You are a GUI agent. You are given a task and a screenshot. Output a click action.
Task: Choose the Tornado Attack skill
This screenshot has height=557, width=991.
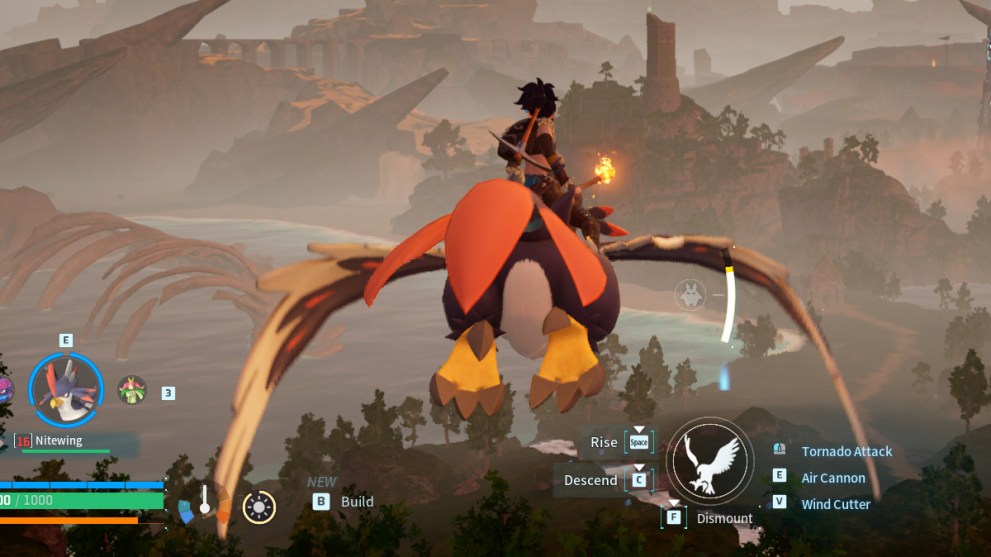coord(846,451)
